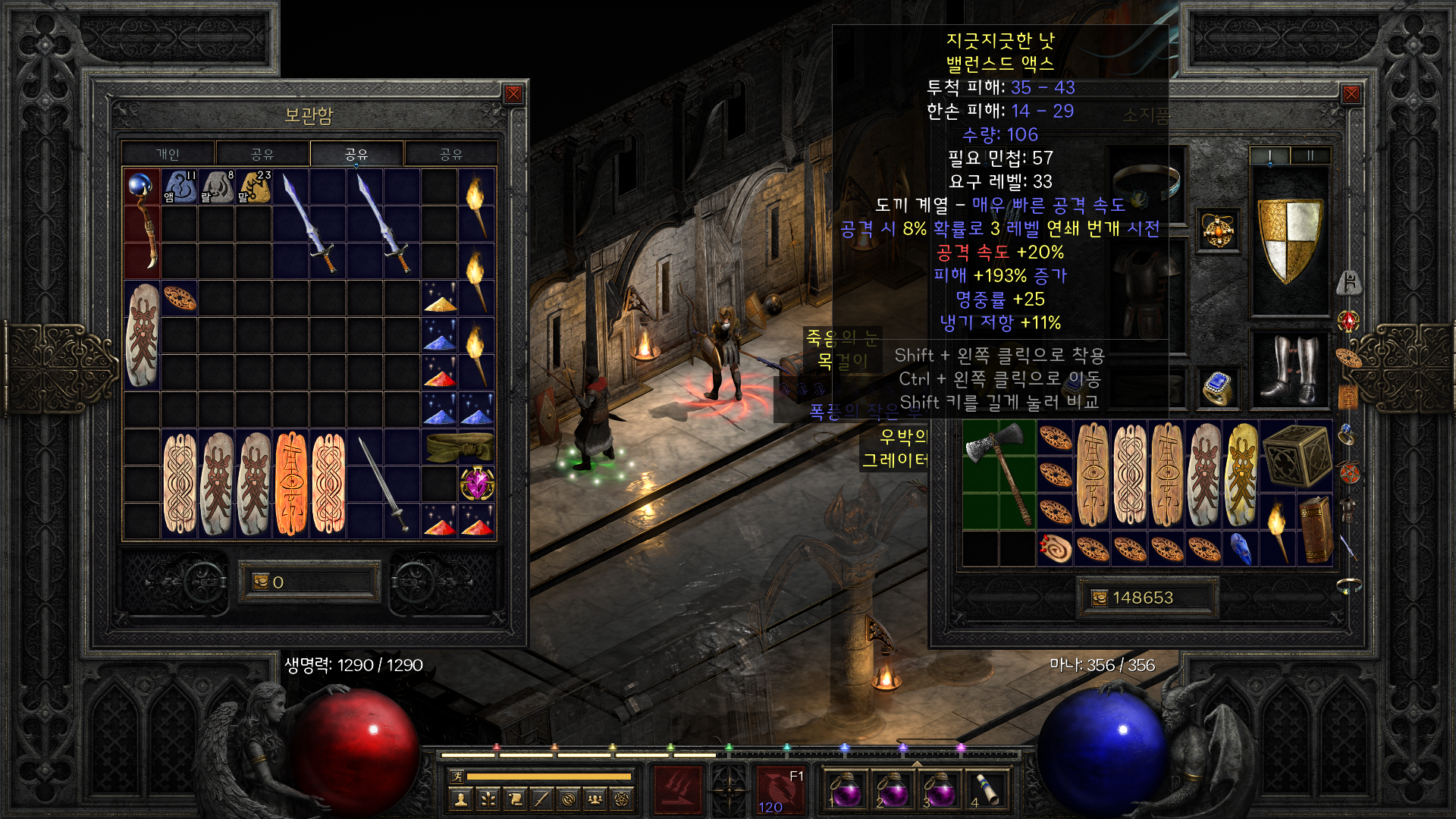Close the stash window
Screen dimensions: 1456x819
[513, 94]
